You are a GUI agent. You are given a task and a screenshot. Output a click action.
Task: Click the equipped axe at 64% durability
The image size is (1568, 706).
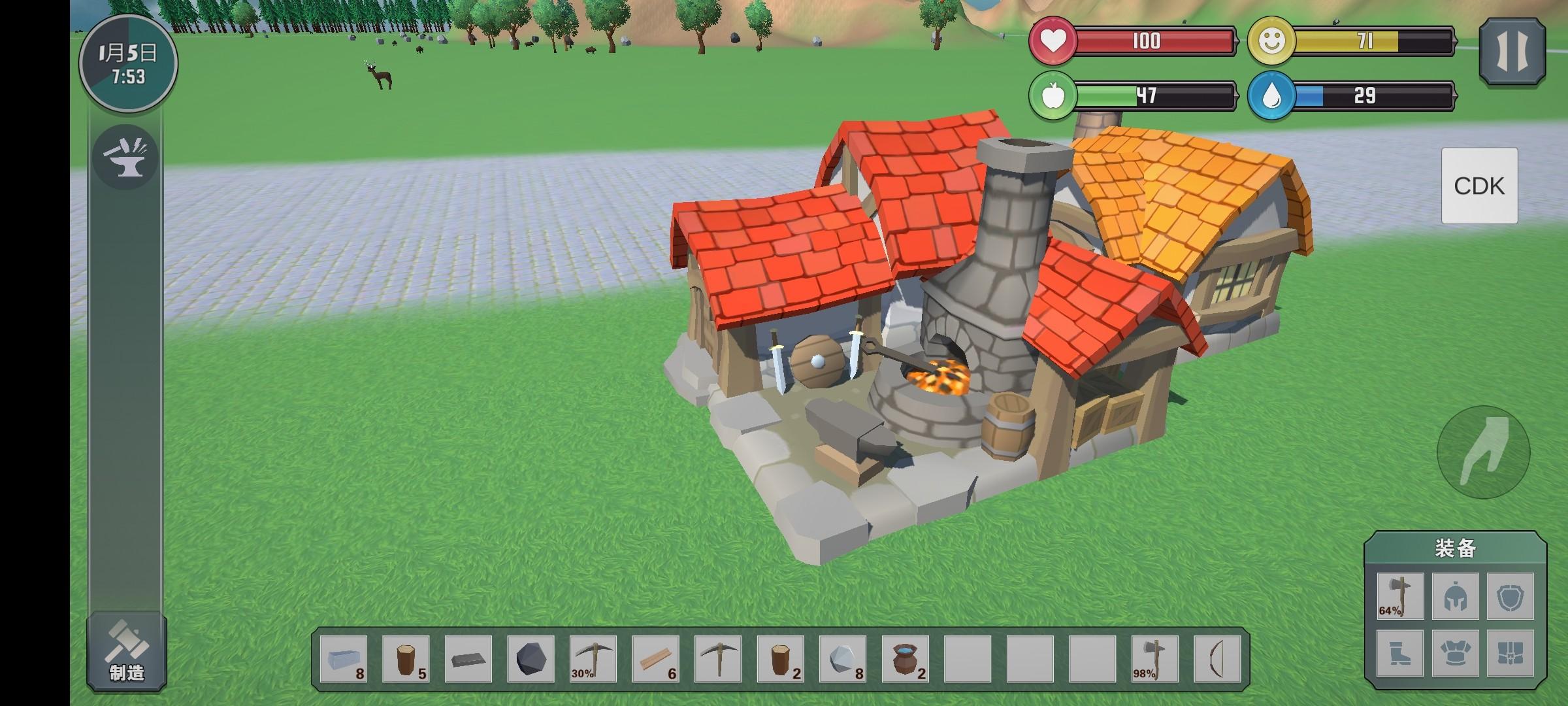[x=1400, y=596]
